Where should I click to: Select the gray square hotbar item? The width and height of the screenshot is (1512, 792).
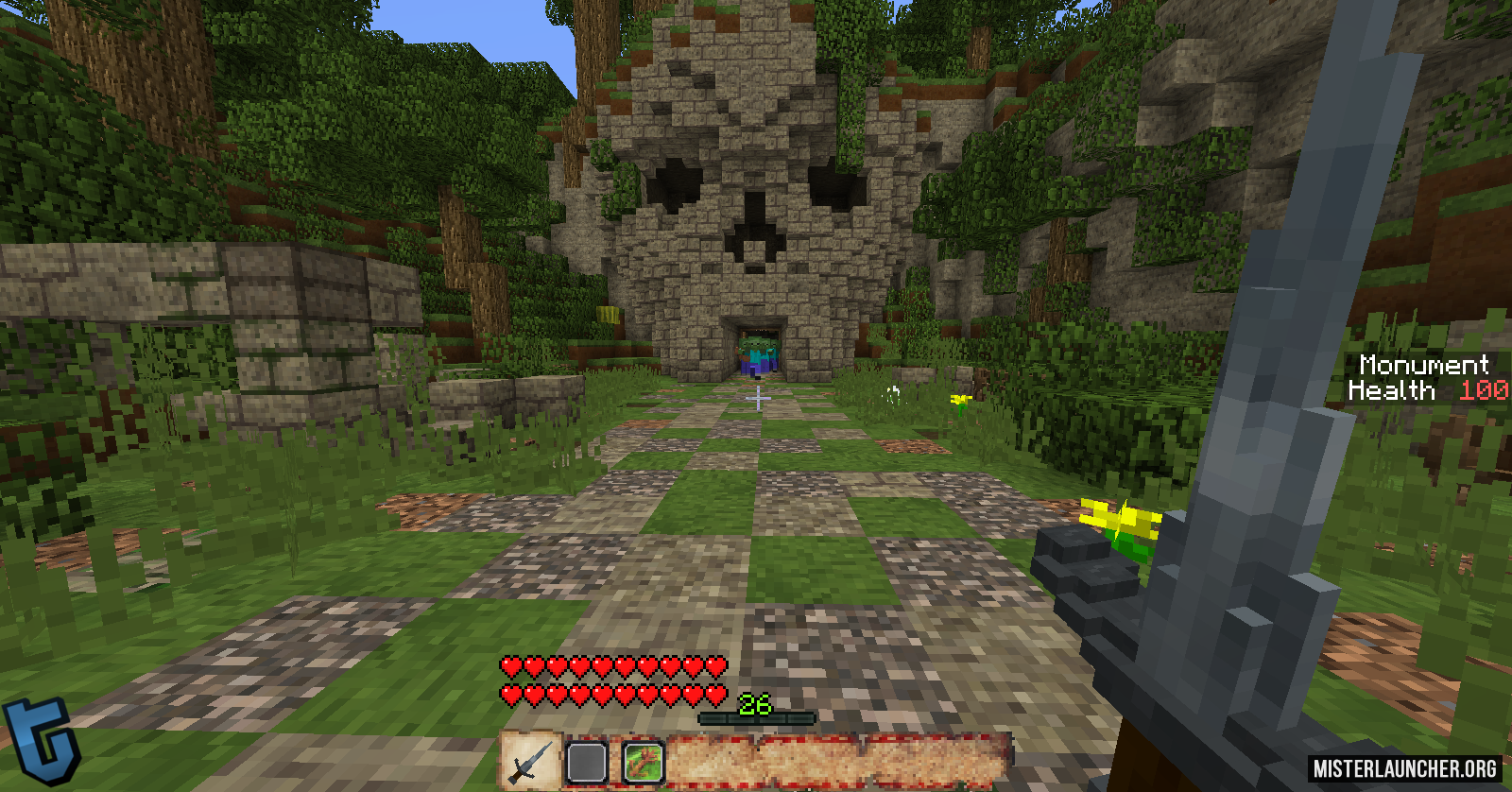pyautogui.click(x=587, y=763)
